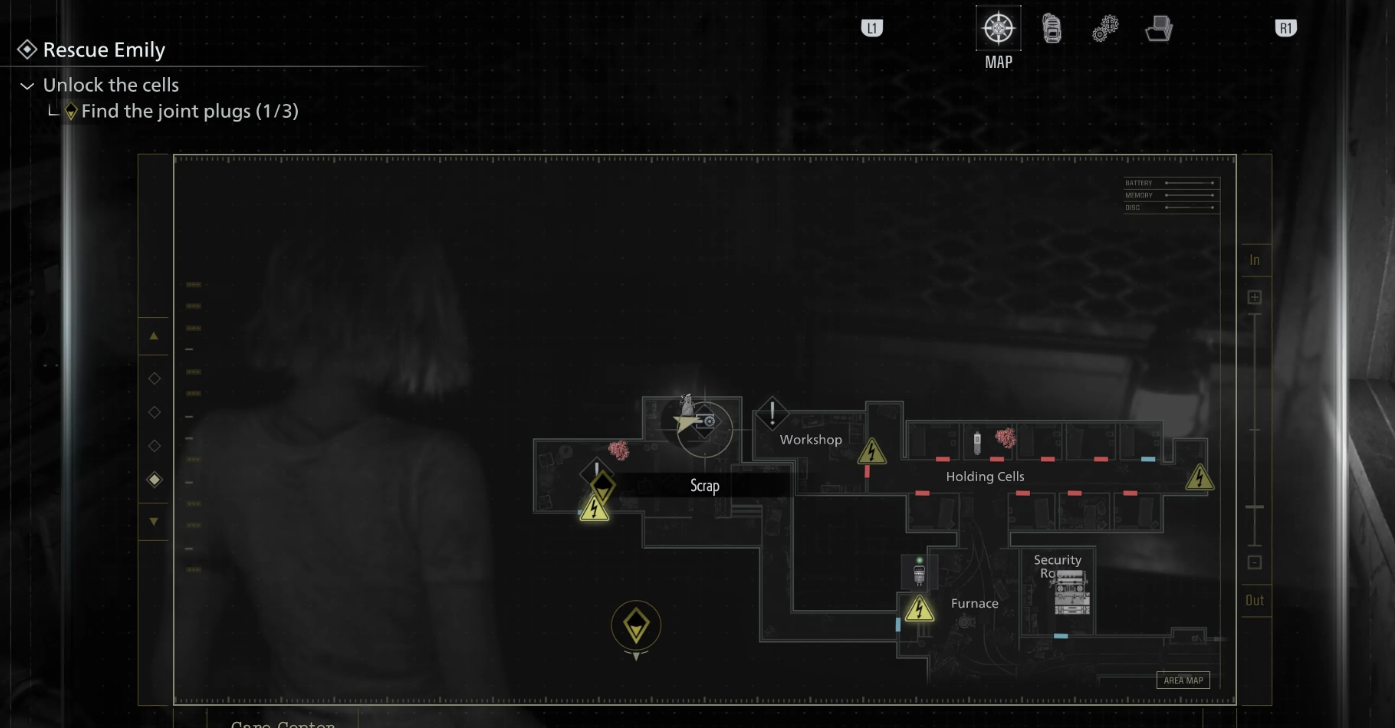1395x728 pixels.
Task: Select the bottle item icon in Holding Cells
Action: click(x=977, y=439)
